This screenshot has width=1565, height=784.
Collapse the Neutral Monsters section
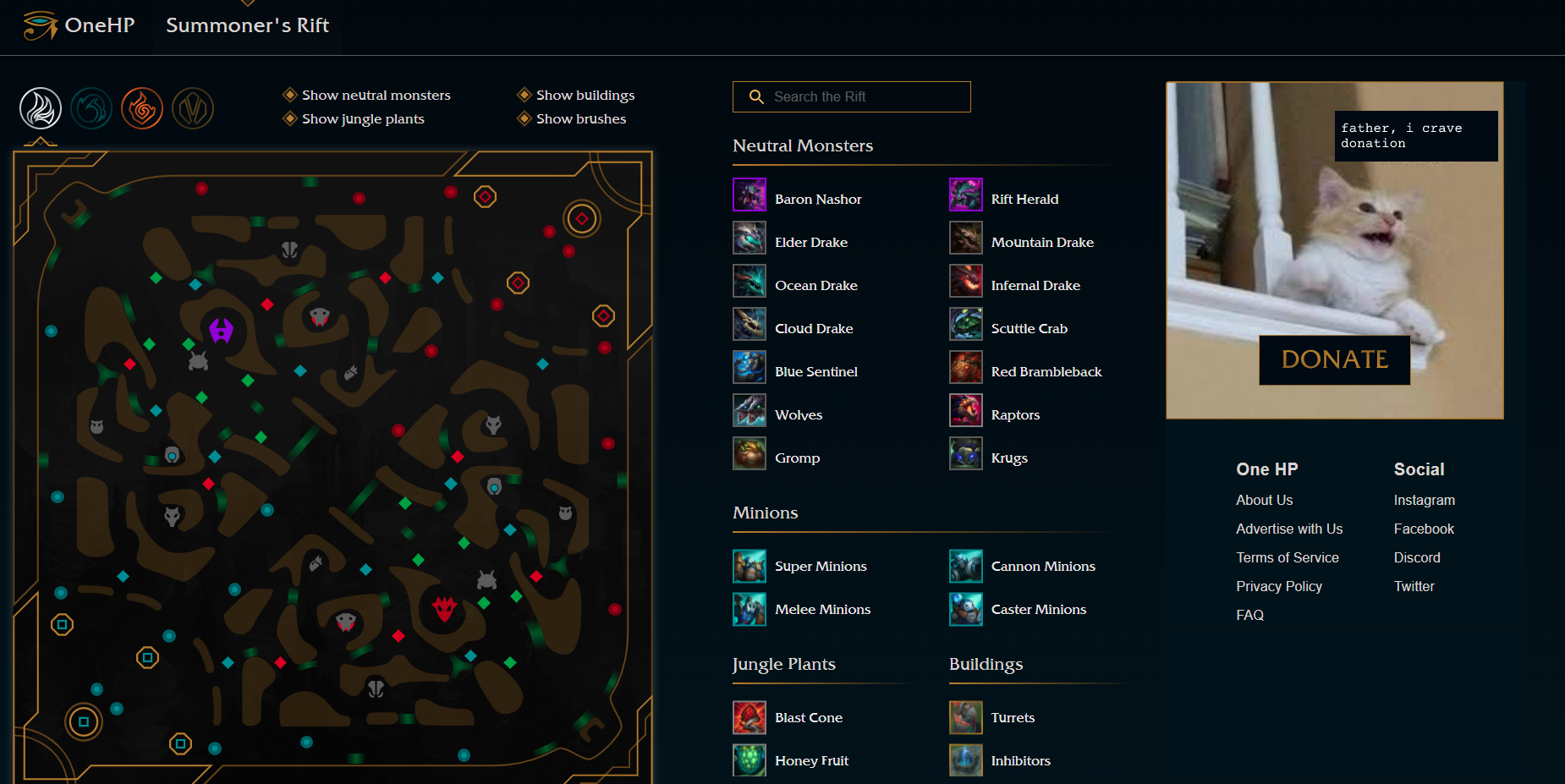802,145
